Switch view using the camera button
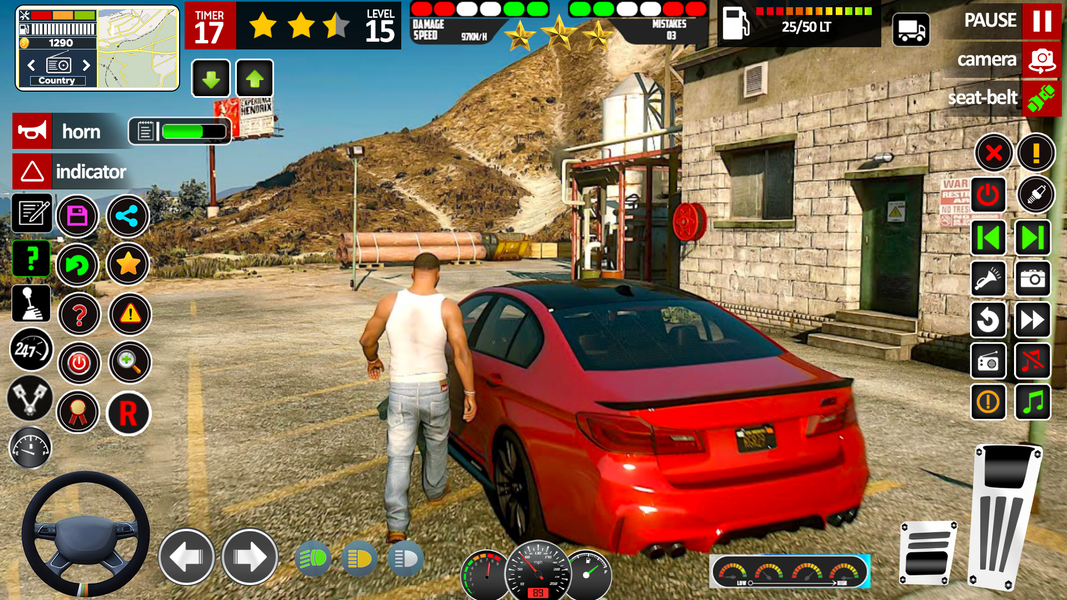Viewport: 1067px width, 600px height. pyautogui.click(x=1041, y=60)
